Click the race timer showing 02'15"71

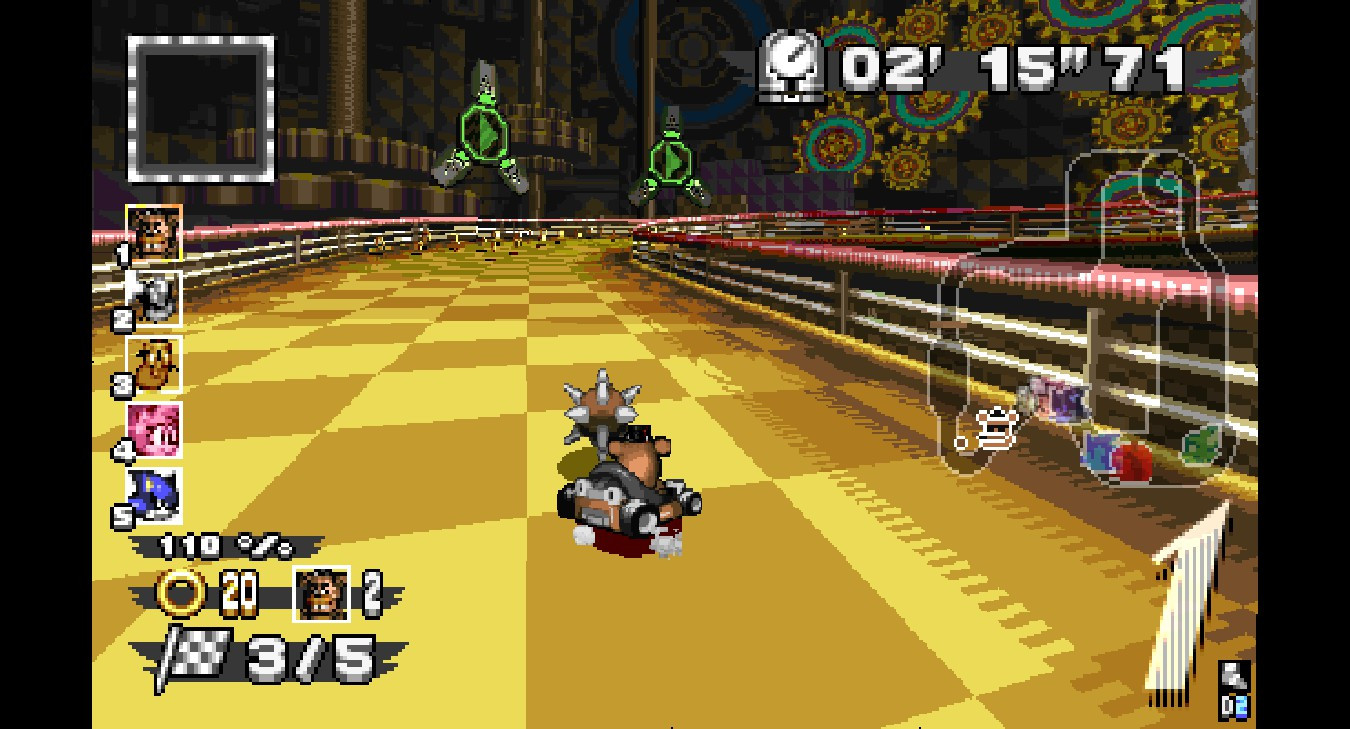coord(1010,67)
